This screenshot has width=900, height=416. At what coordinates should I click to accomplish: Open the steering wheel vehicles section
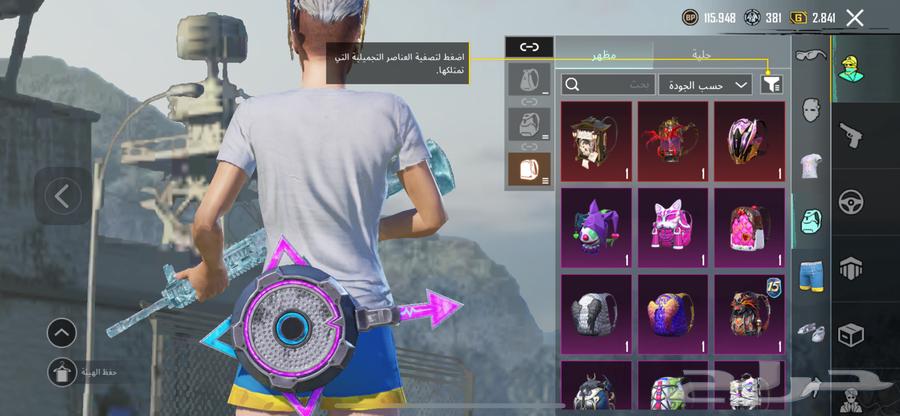[853, 201]
